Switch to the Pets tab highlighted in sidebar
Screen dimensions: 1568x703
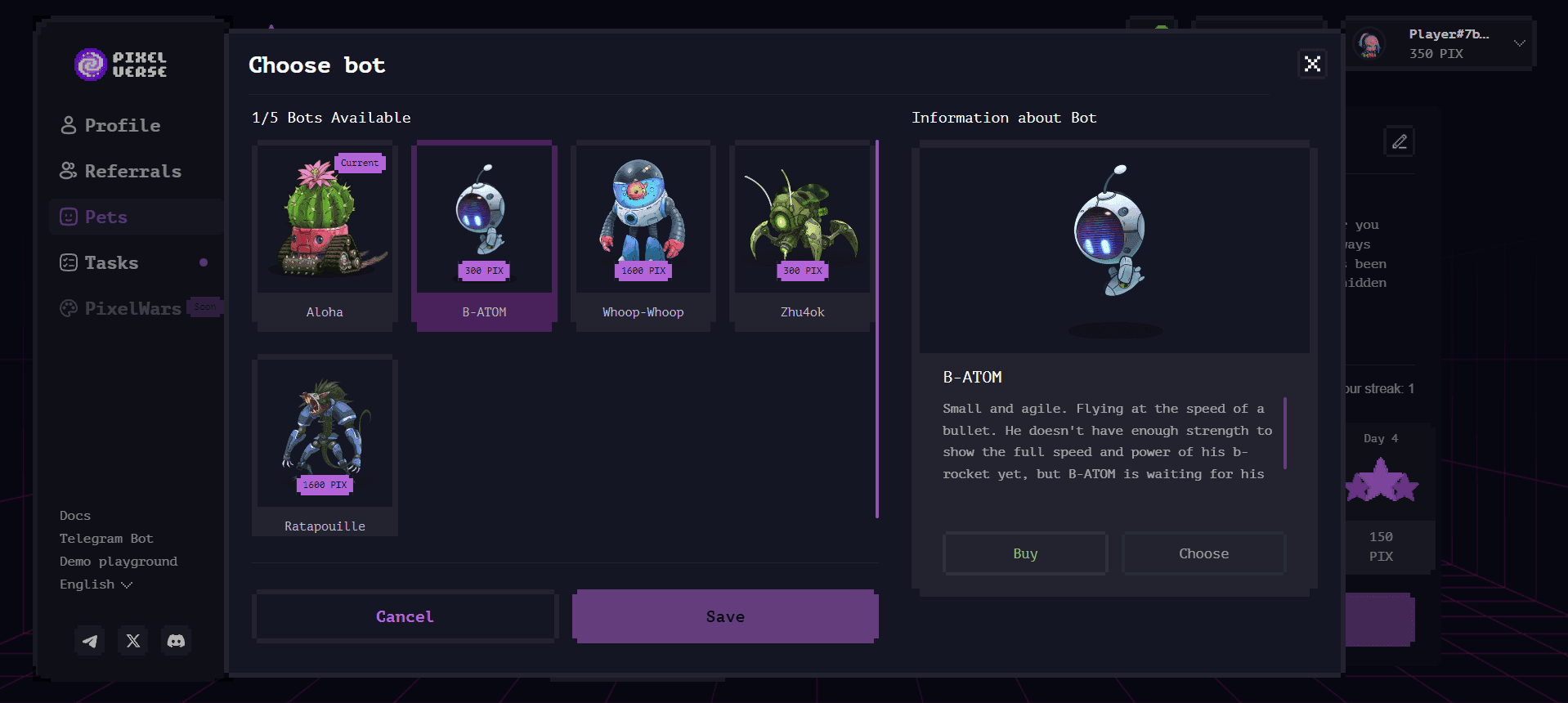105,217
